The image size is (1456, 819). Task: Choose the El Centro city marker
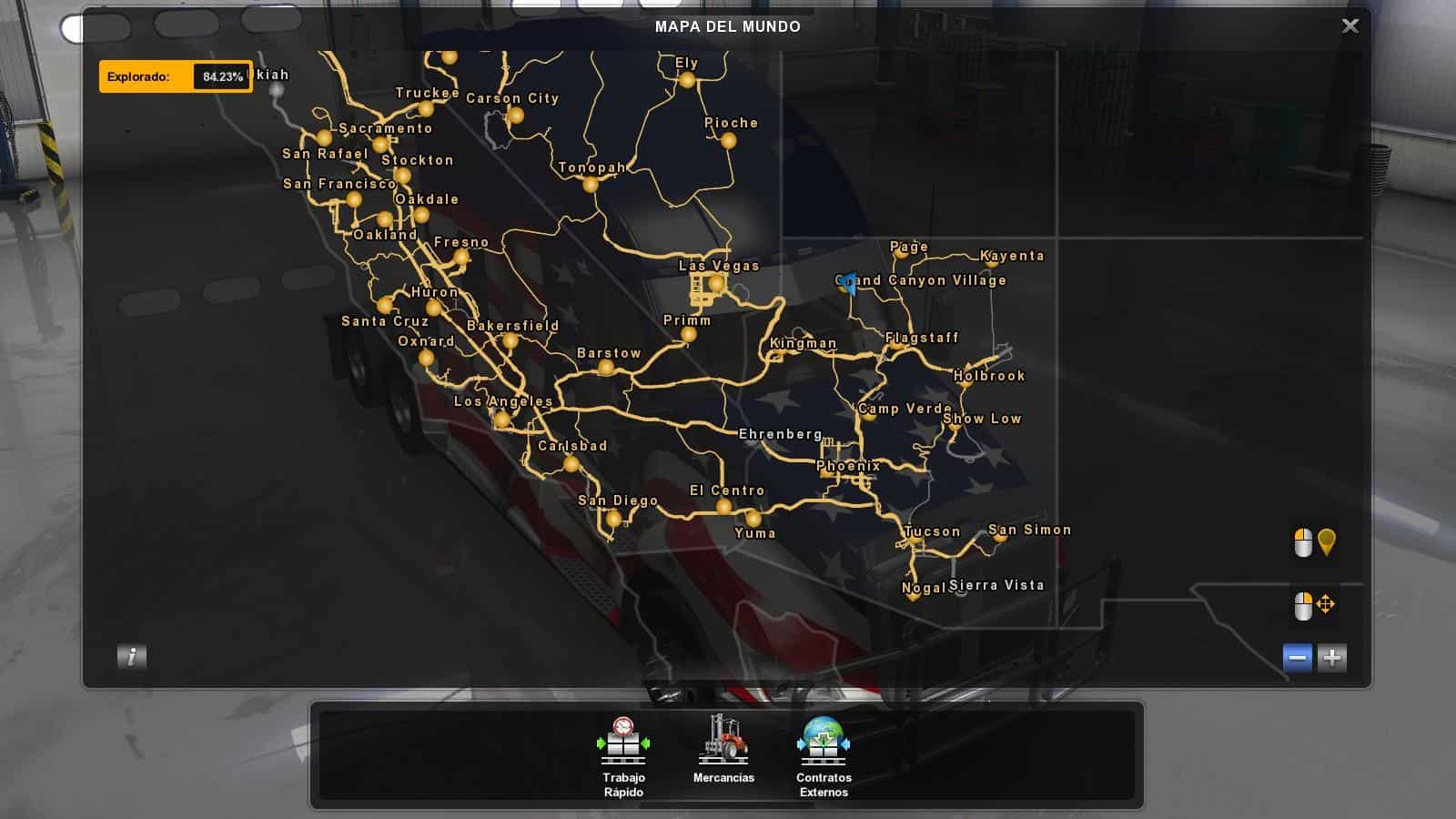[x=723, y=506]
